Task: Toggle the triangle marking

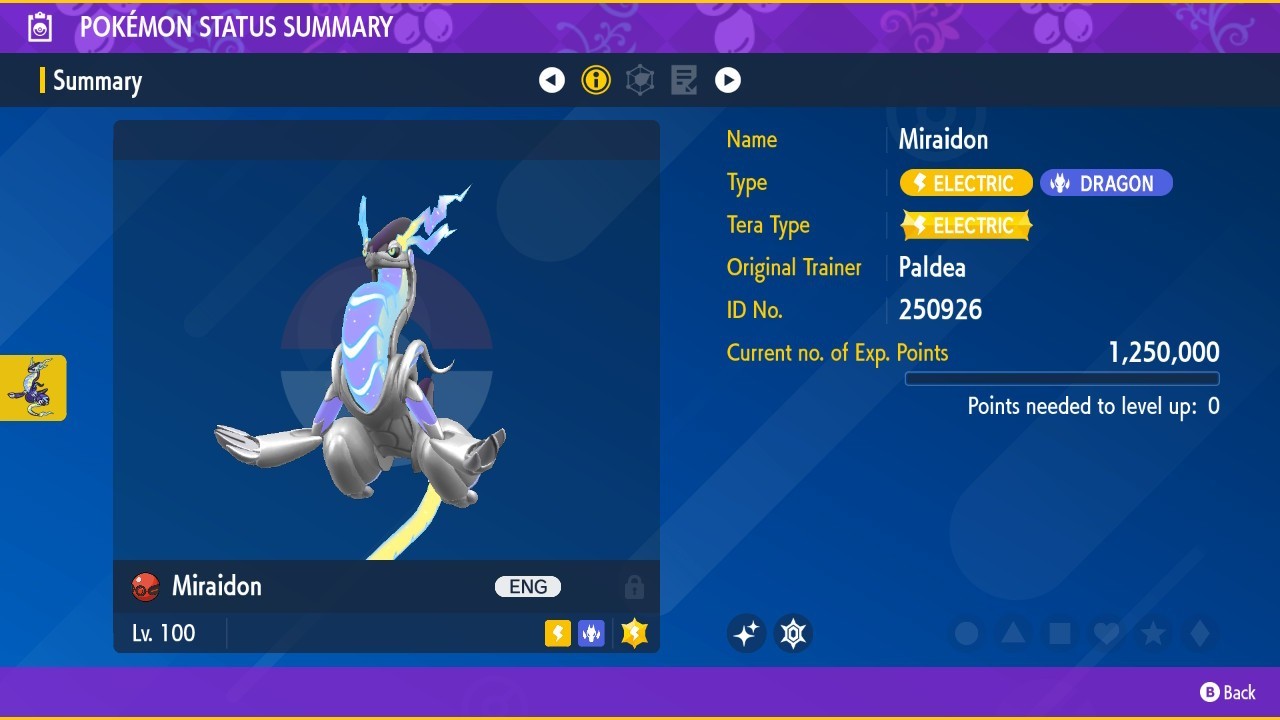Action: pyautogui.click(x=1013, y=633)
